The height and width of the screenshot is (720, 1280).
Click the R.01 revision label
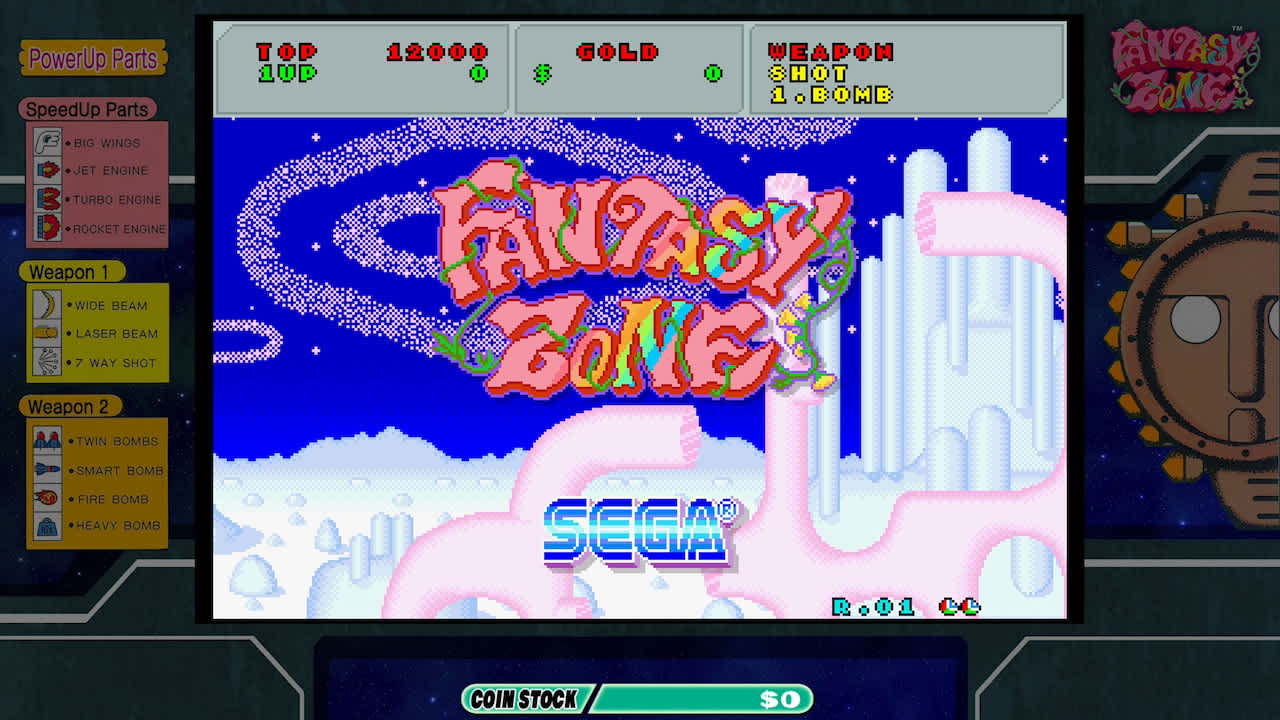point(872,606)
